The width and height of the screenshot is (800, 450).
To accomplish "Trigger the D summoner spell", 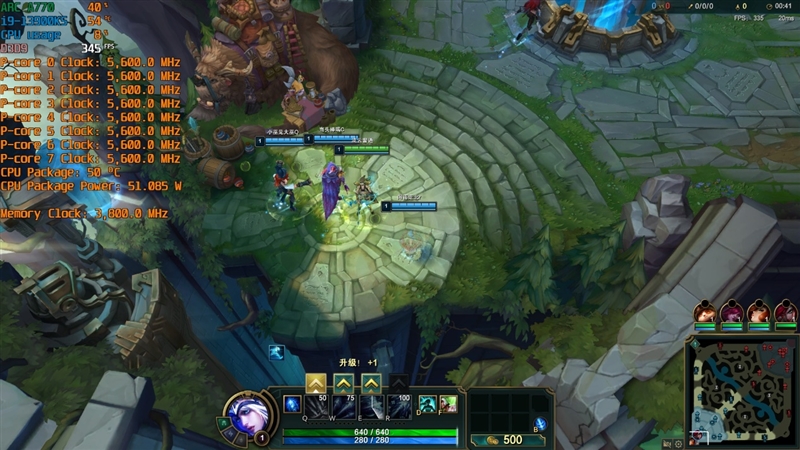I will [x=427, y=403].
